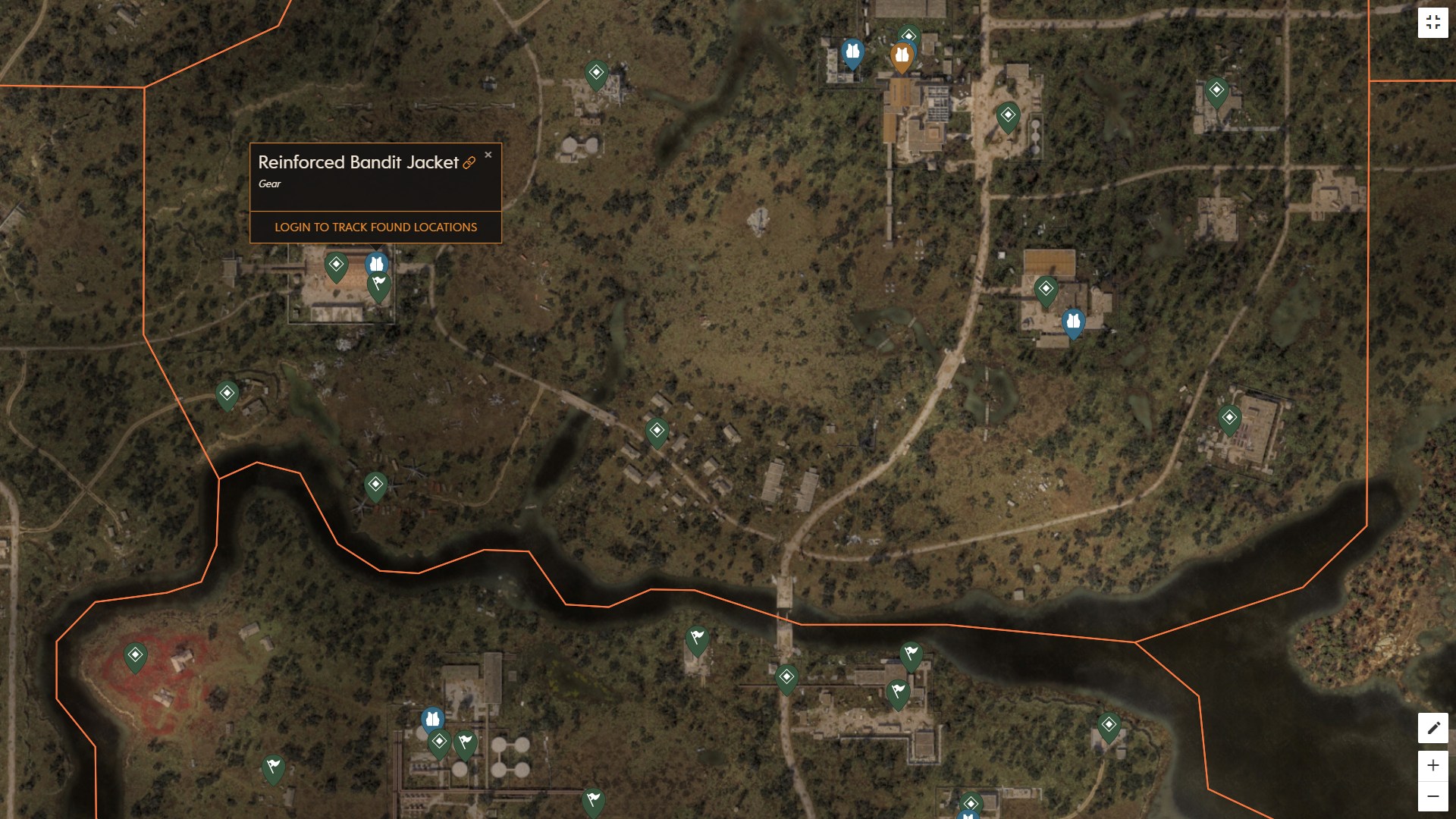Close the Reinforced Bandit Jacket popup
Screen dimensions: 1456x819
[488, 154]
